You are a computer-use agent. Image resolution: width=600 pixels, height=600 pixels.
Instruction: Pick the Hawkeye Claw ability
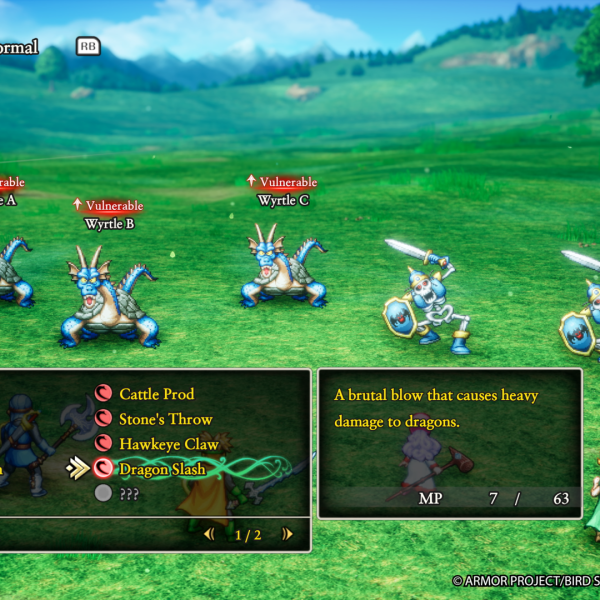click(x=168, y=443)
